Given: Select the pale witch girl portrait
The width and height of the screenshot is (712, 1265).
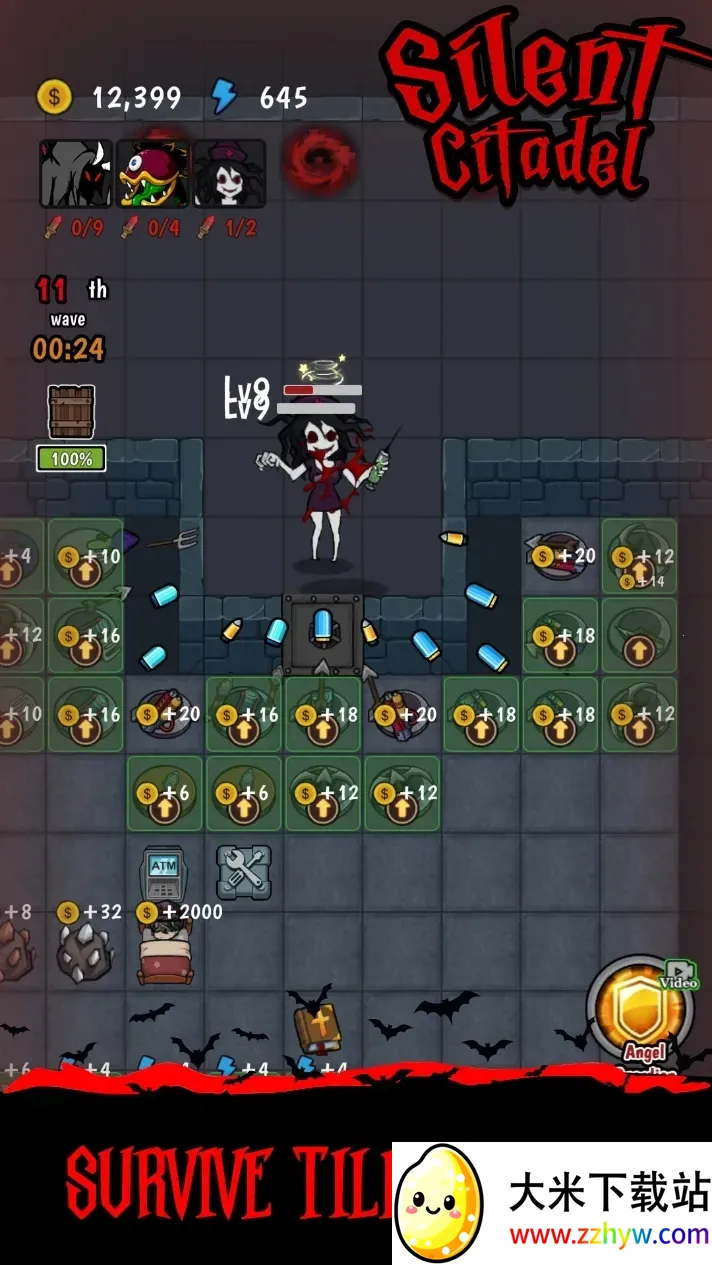Looking at the screenshot, I should point(230,173).
